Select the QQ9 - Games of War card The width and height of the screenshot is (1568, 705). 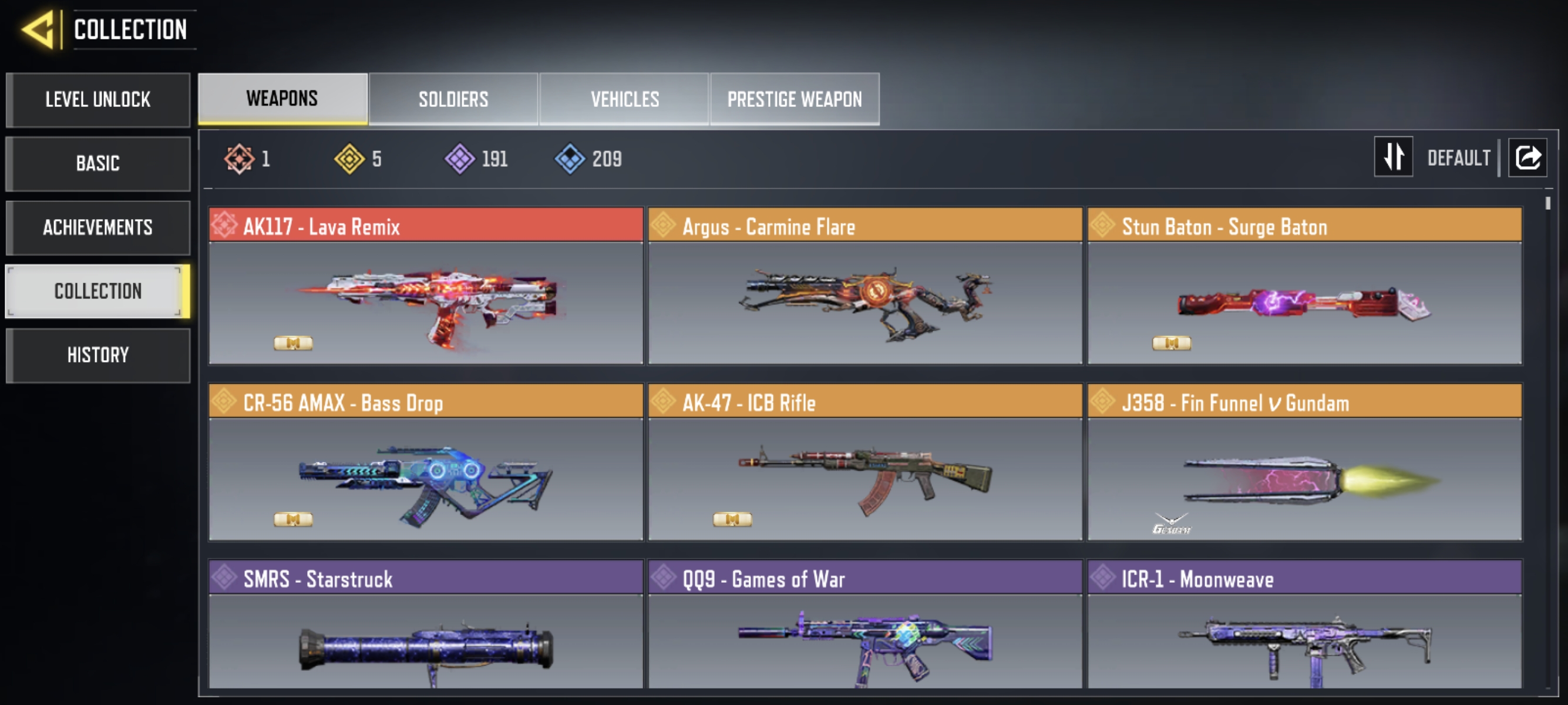(x=865, y=626)
